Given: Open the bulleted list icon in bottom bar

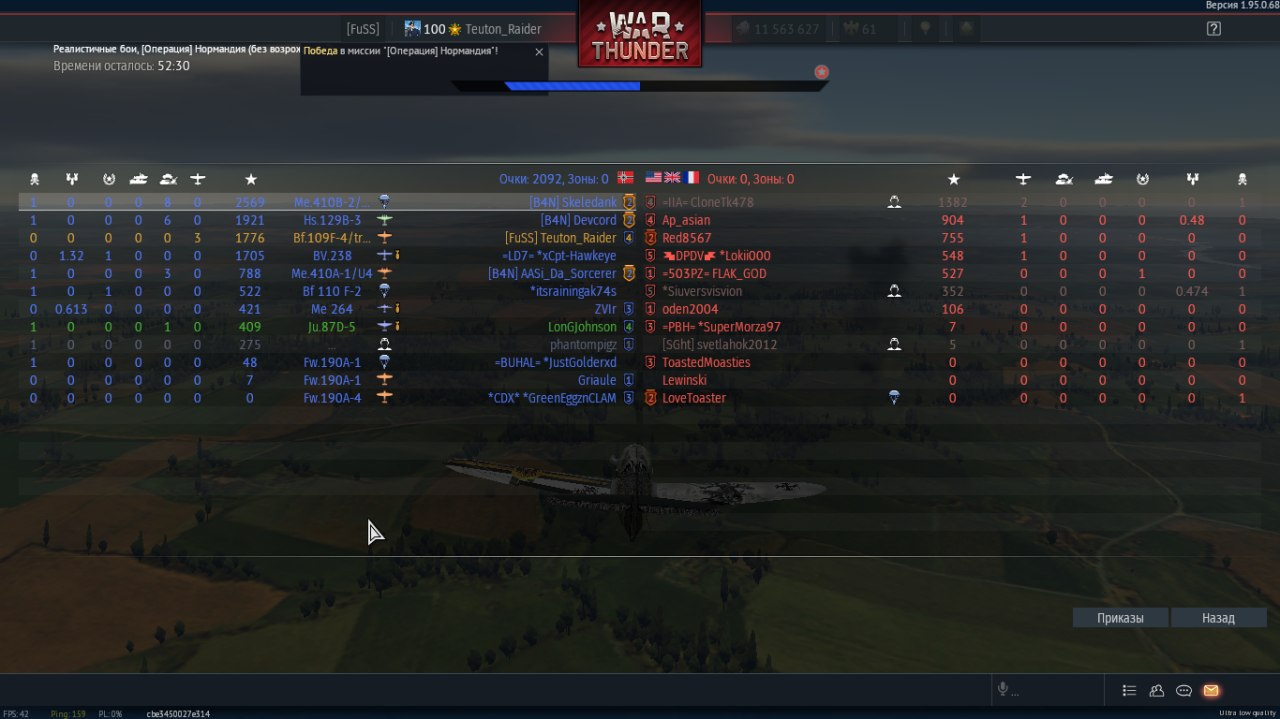Looking at the screenshot, I should point(1129,690).
